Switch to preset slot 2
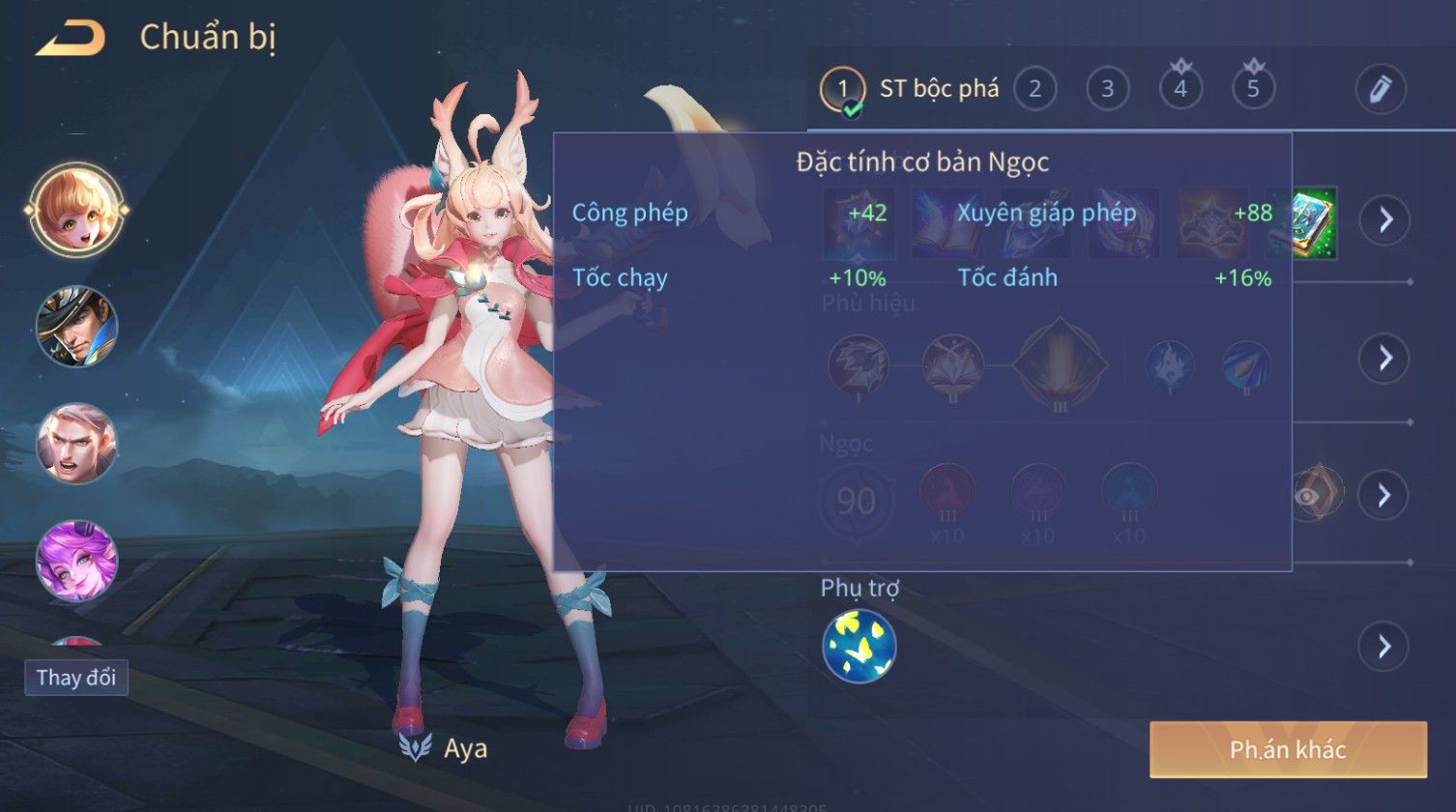Screen dimensions: 1456x812 click(x=1034, y=90)
